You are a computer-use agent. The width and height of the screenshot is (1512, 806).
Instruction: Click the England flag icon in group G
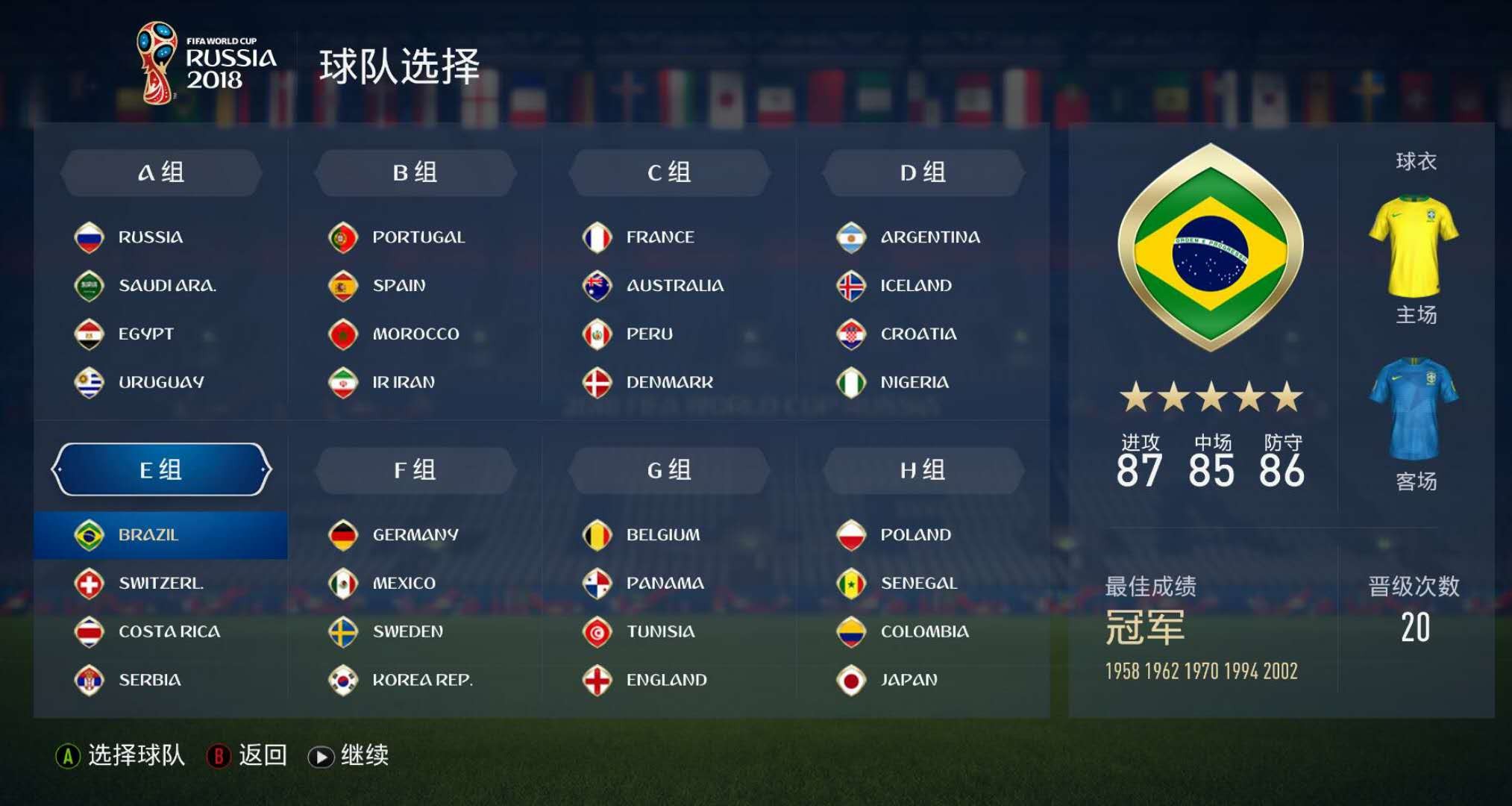click(597, 680)
